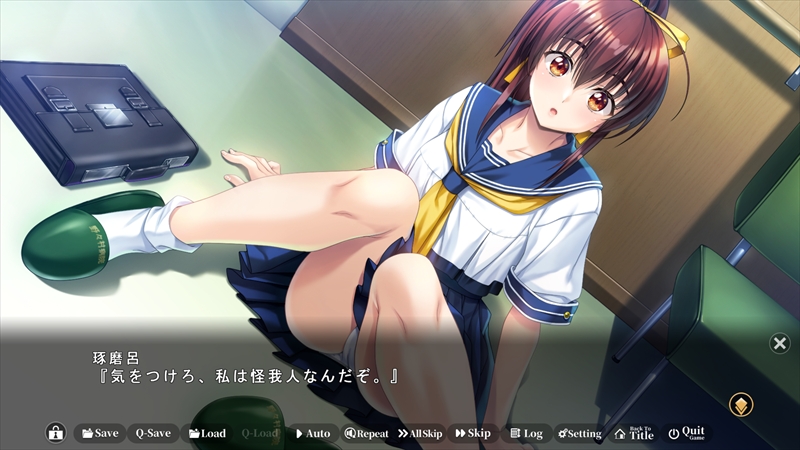Screen dimensions: 800x450
Task: Repeat the voice line
Action: point(366,433)
